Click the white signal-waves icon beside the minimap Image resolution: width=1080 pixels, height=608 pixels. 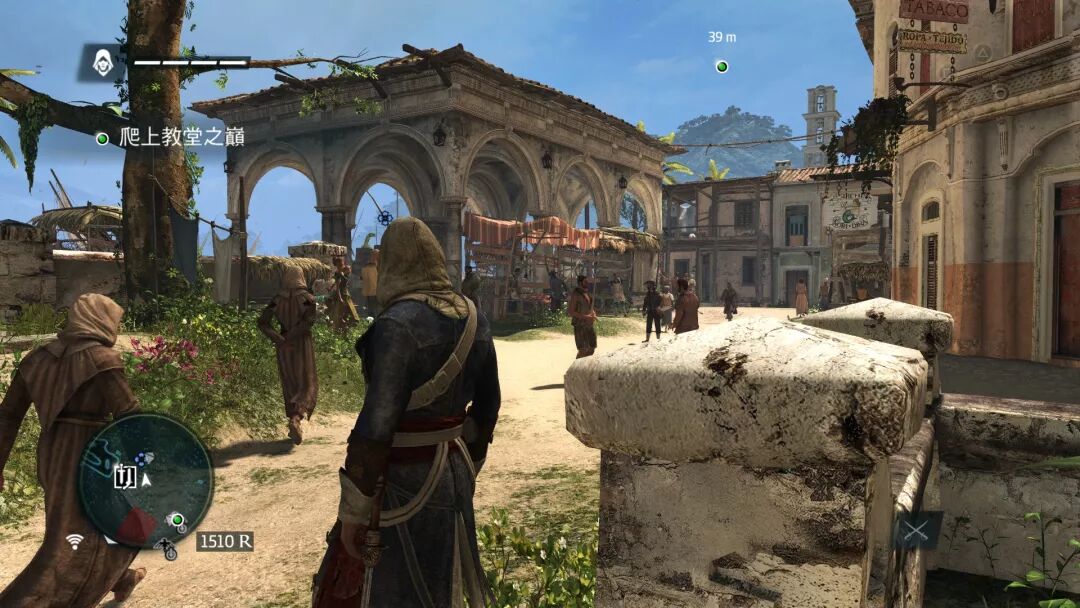[x=75, y=541]
